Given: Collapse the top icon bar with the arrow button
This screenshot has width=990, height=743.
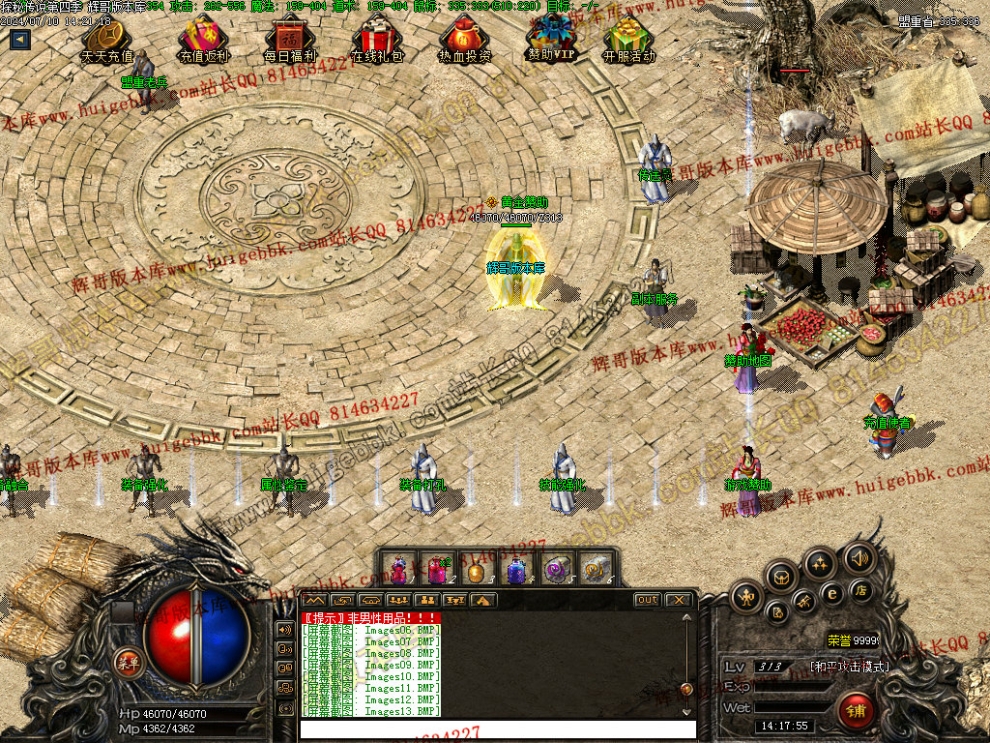Looking at the screenshot, I should click(20, 40).
